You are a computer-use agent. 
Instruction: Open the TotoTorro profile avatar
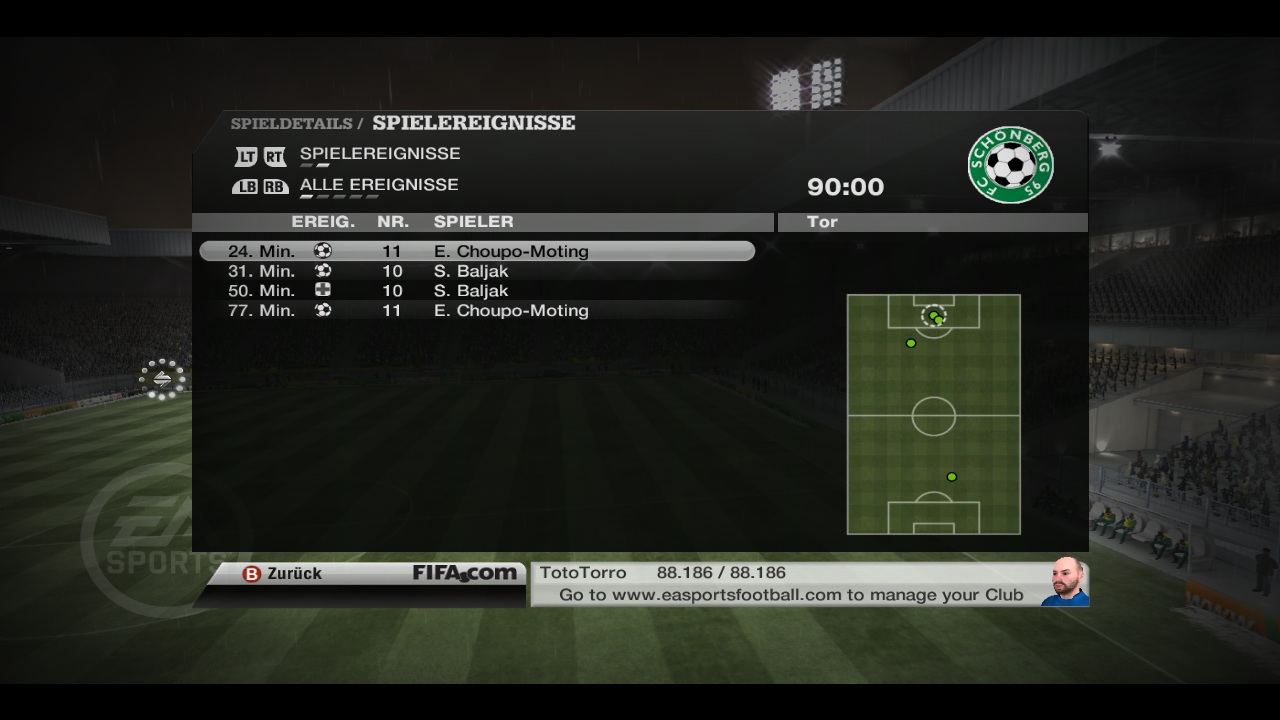pos(1066,582)
